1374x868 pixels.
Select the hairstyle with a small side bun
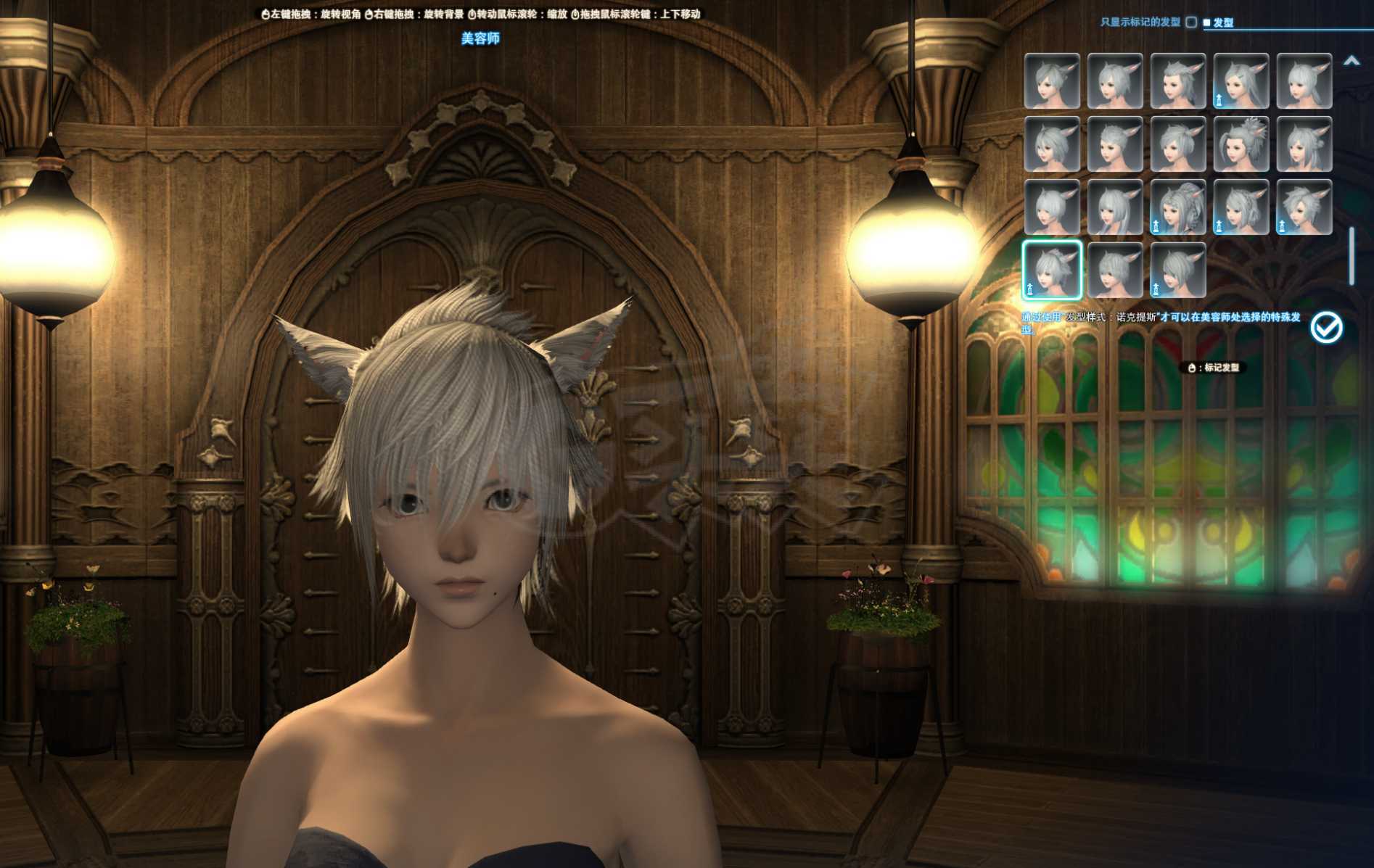(x=1304, y=144)
